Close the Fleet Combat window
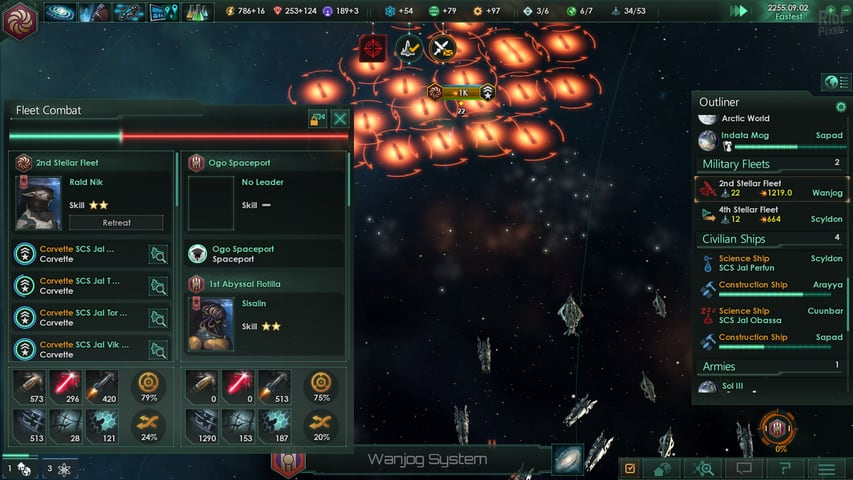Screen dimensions: 853x480 340,119
